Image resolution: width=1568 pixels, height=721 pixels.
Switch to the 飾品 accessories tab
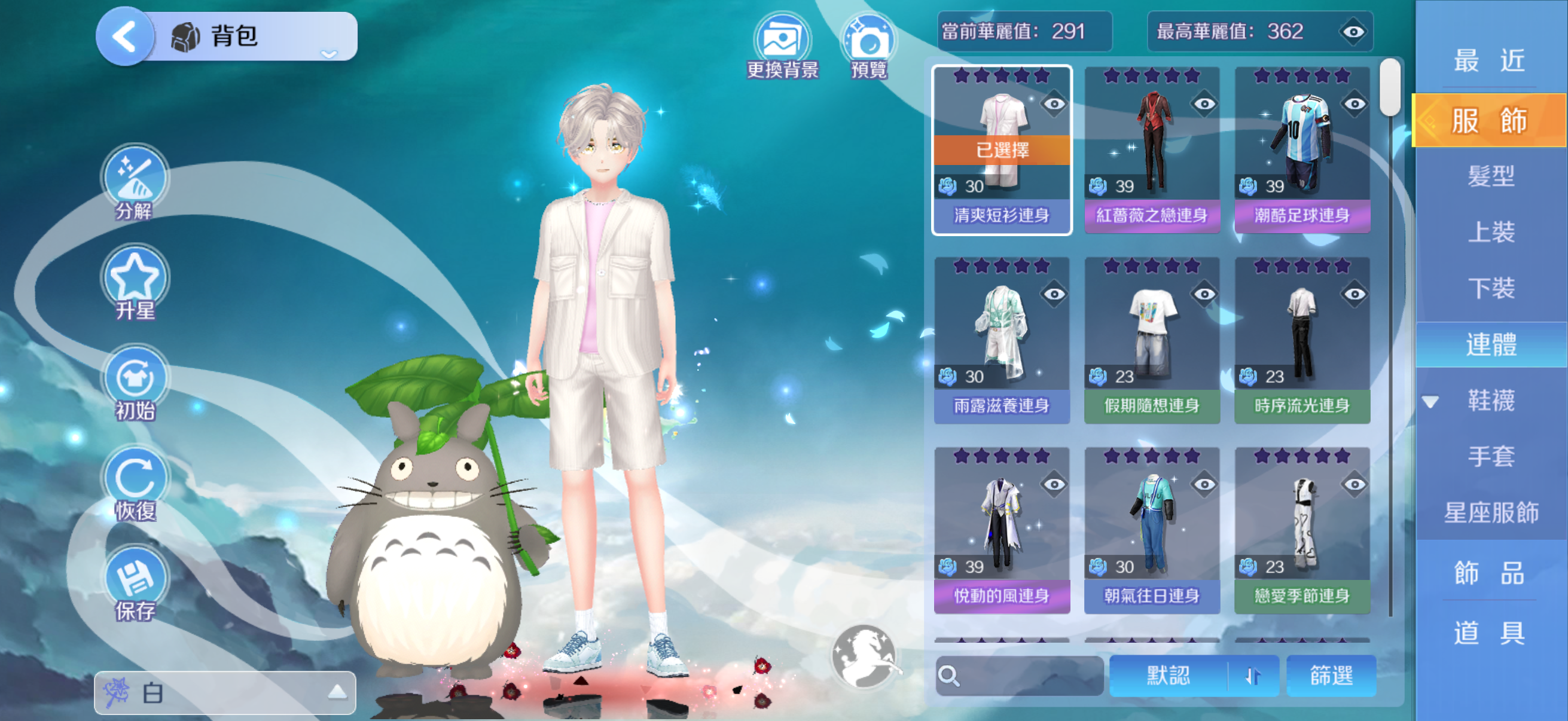(1490, 573)
